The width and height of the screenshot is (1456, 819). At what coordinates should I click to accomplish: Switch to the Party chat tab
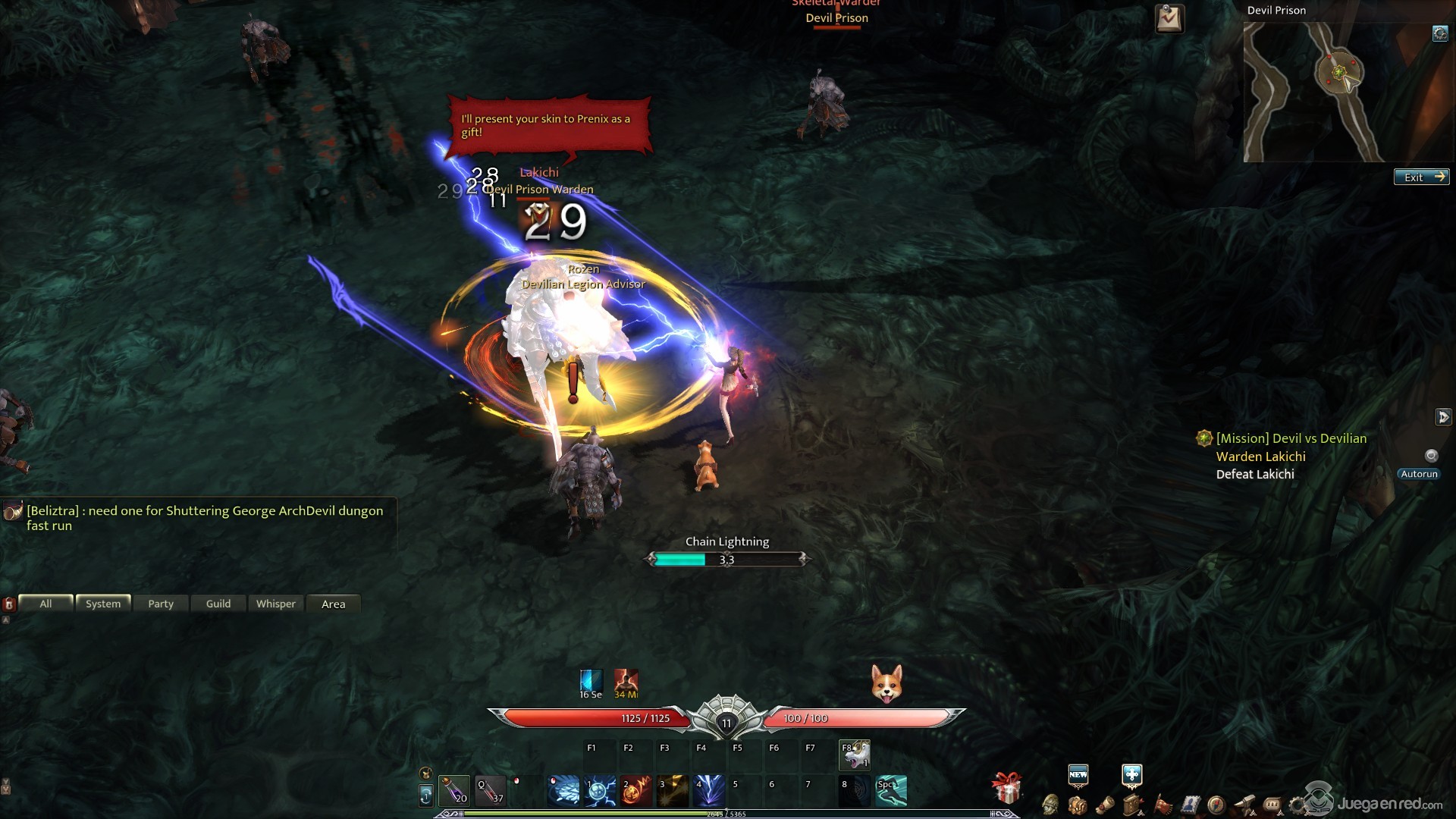click(x=161, y=604)
